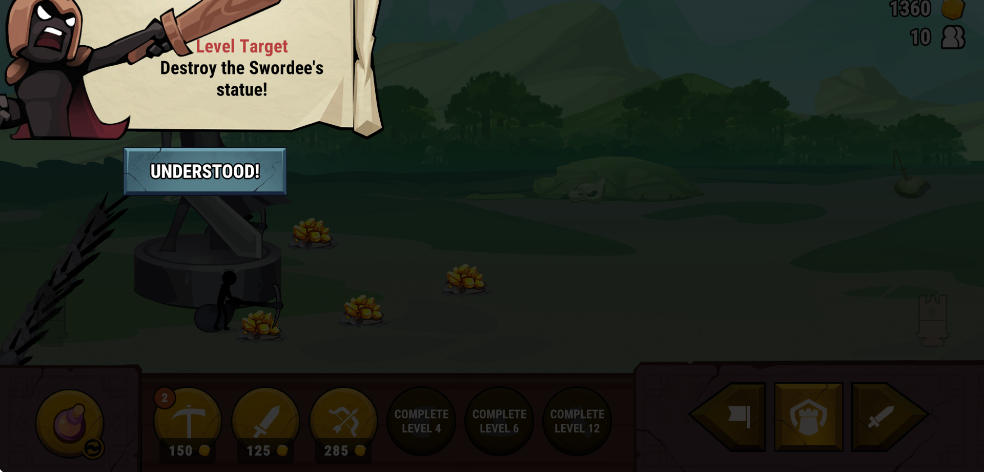Select the locked Complete Level 6 unit slot

pyautogui.click(x=499, y=421)
